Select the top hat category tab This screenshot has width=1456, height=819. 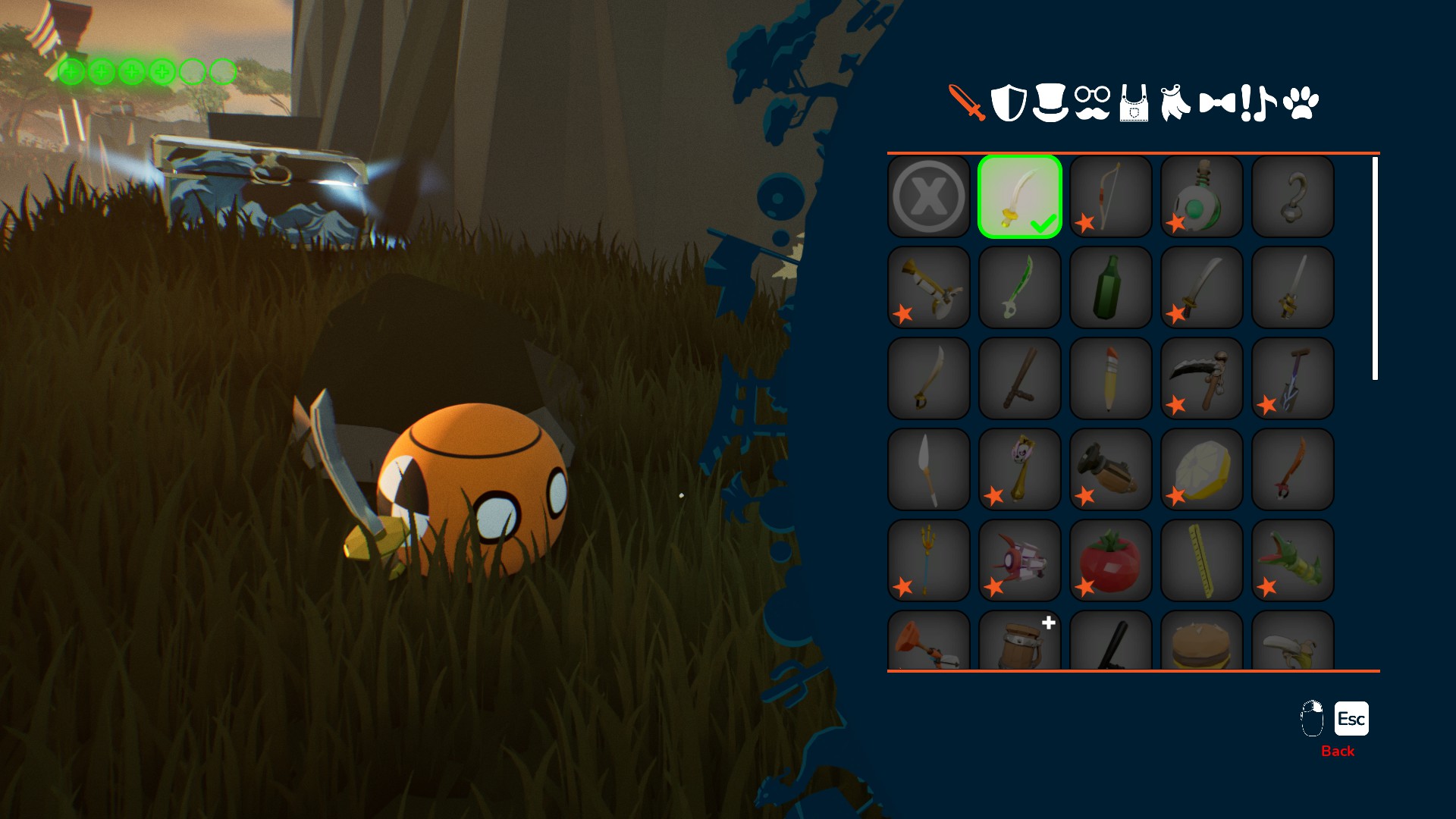coord(1050,102)
